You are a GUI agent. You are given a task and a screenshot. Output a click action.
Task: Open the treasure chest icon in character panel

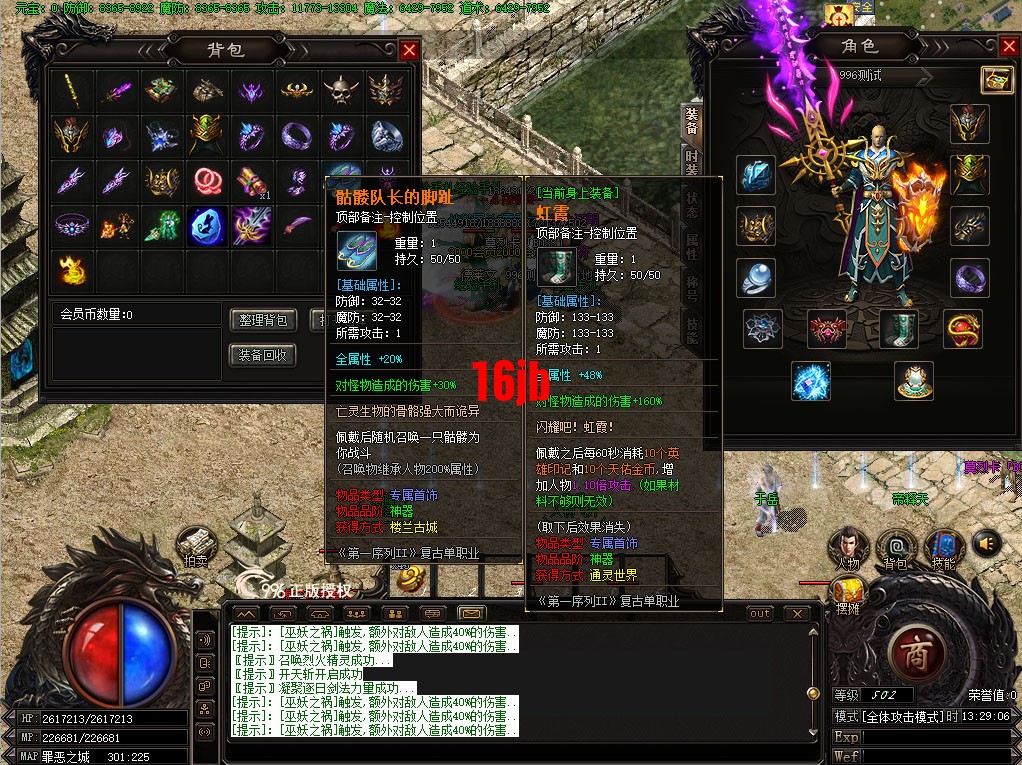tap(994, 79)
